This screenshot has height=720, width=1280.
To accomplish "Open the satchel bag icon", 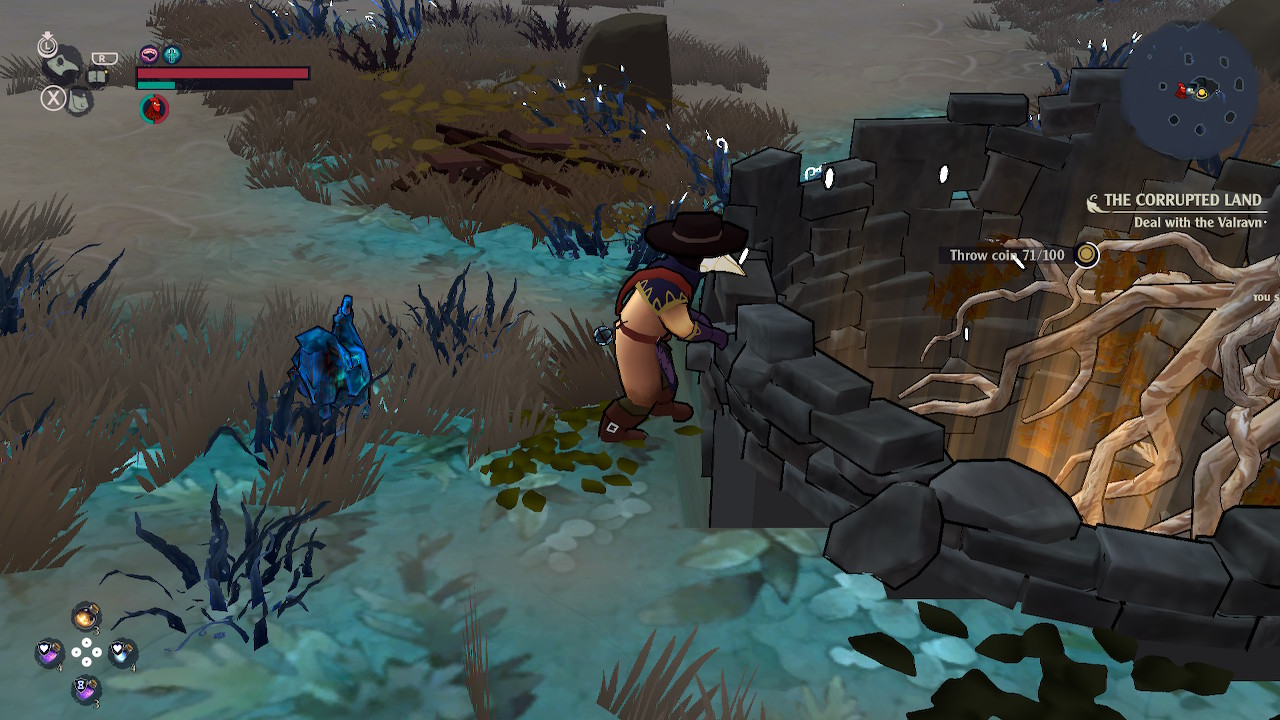I will [79, 100].
